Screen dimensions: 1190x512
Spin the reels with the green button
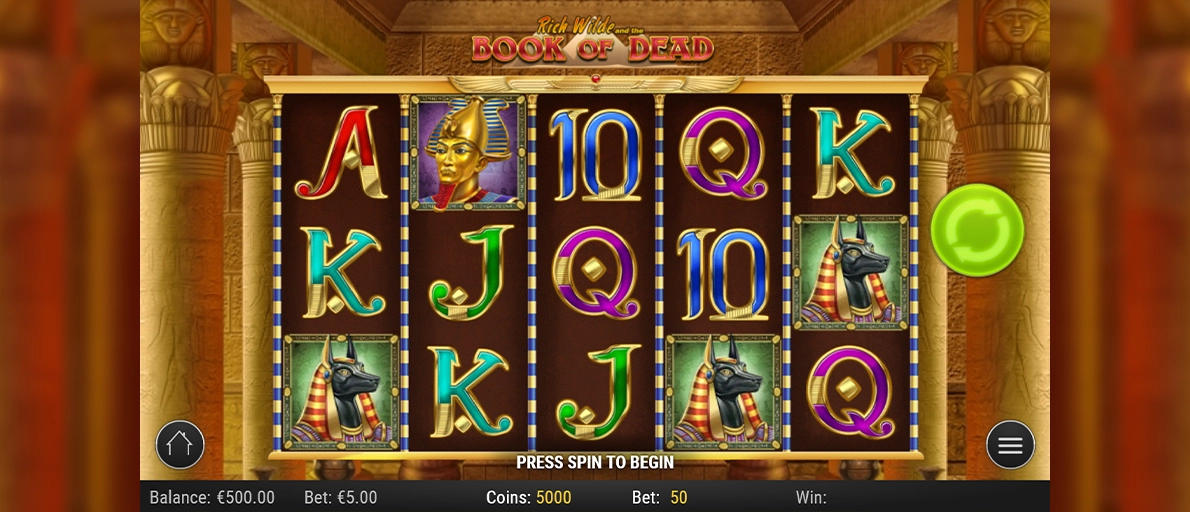[x=977, y=230]
